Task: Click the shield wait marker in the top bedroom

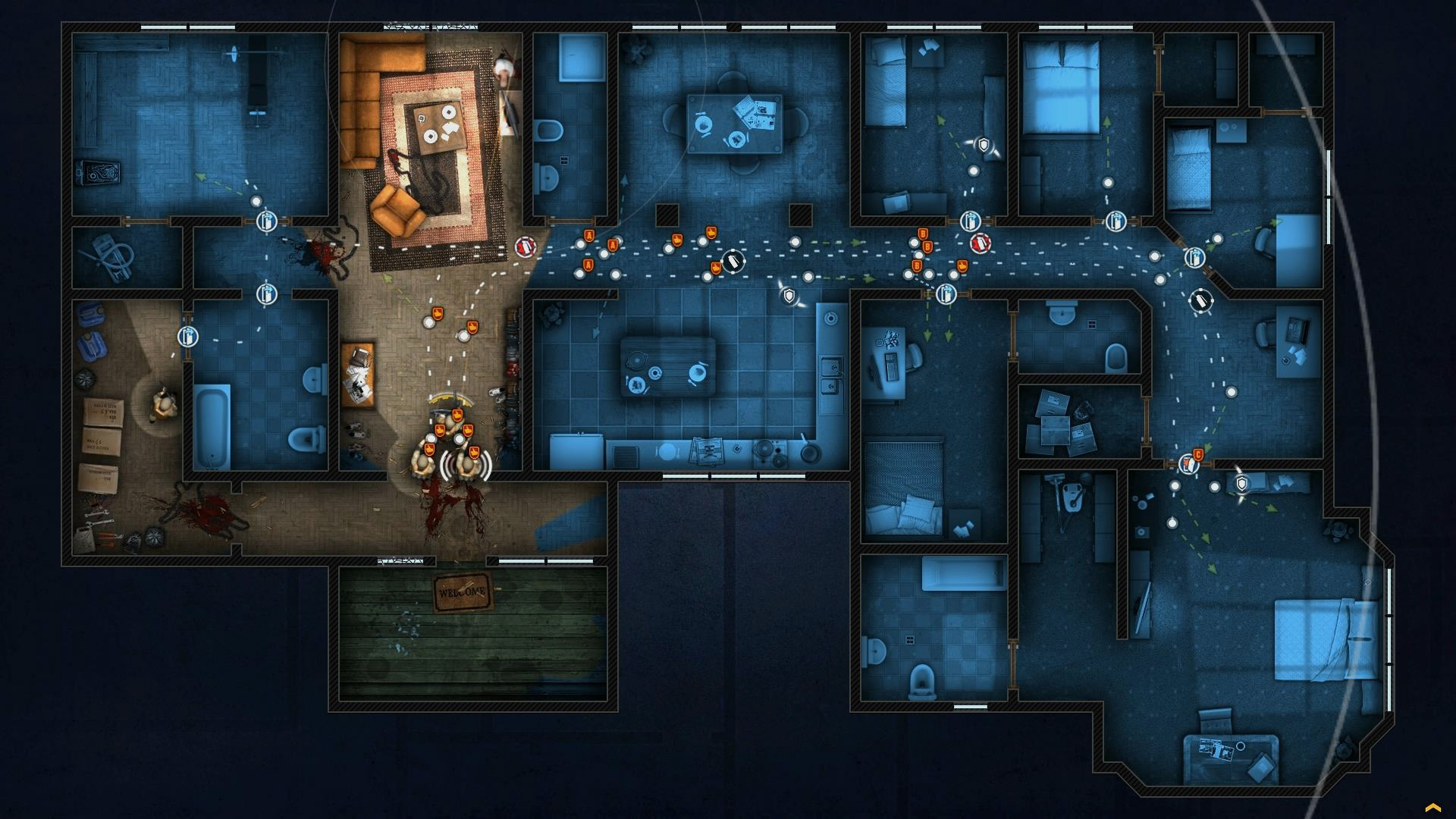Action: pos(982,146)
